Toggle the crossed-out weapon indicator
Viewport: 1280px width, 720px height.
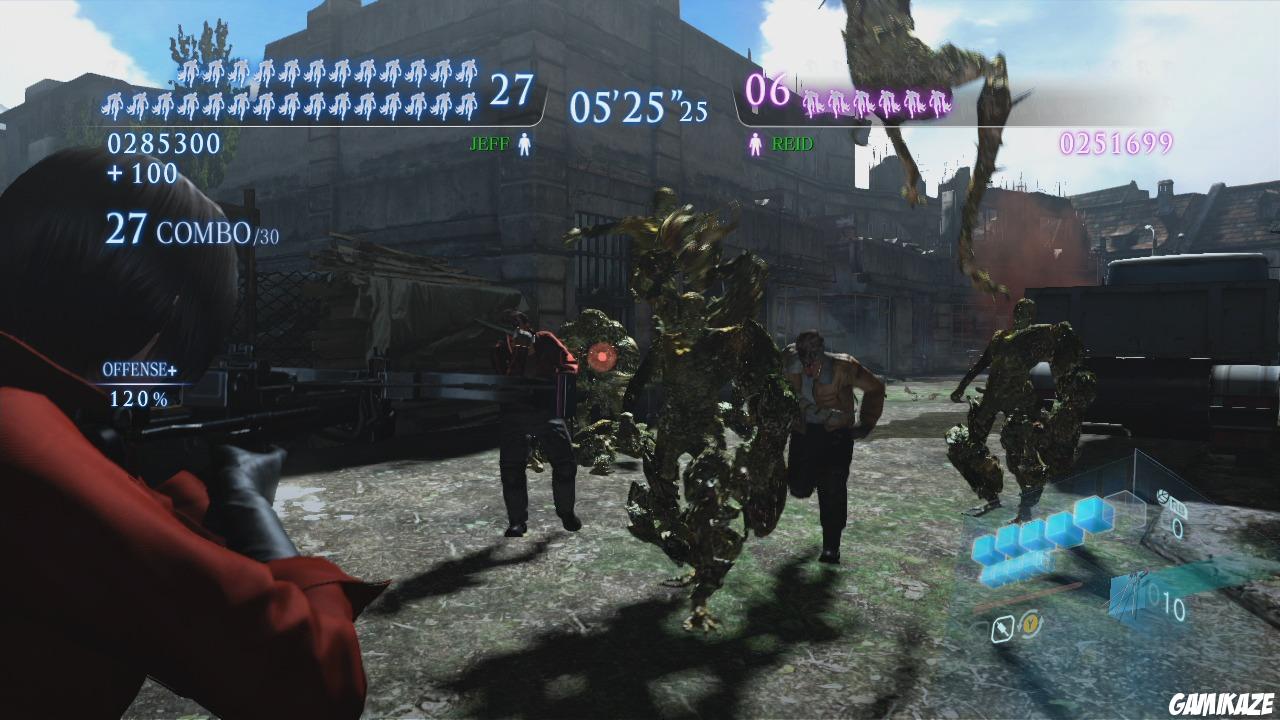coord(1003,626)
